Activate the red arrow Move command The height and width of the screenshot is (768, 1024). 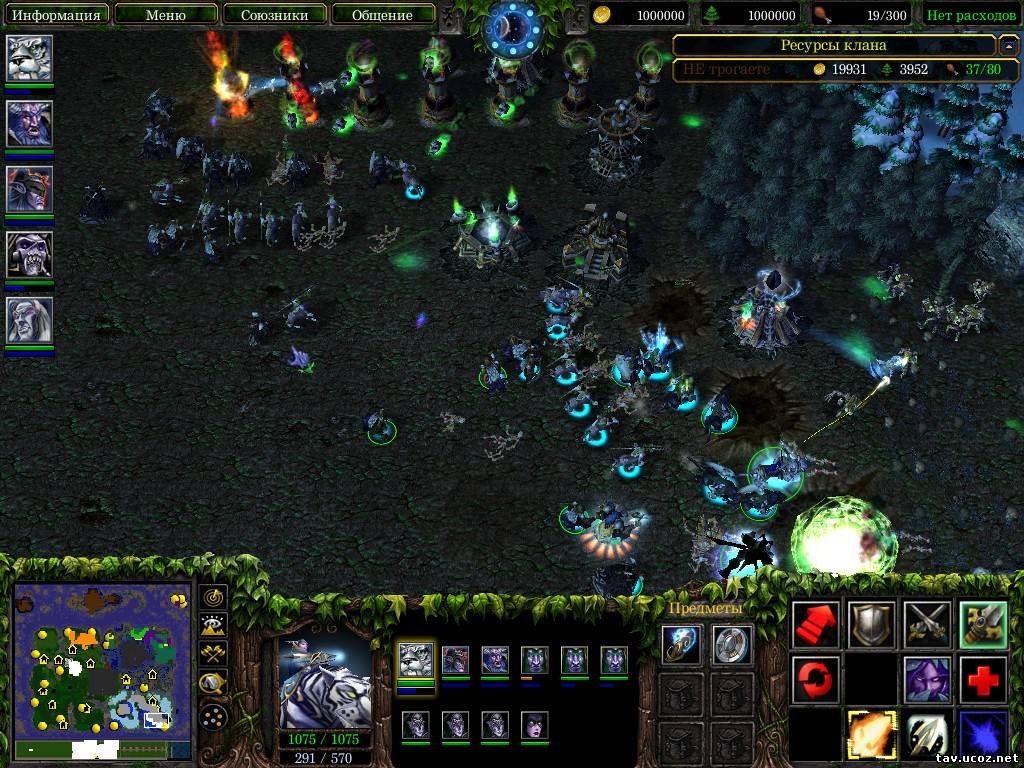[x=815, y=624]
